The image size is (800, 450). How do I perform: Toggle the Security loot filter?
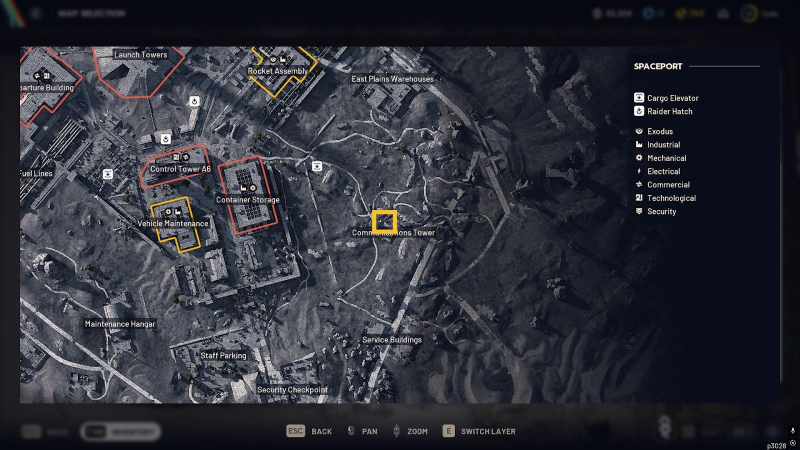point(661,211)
